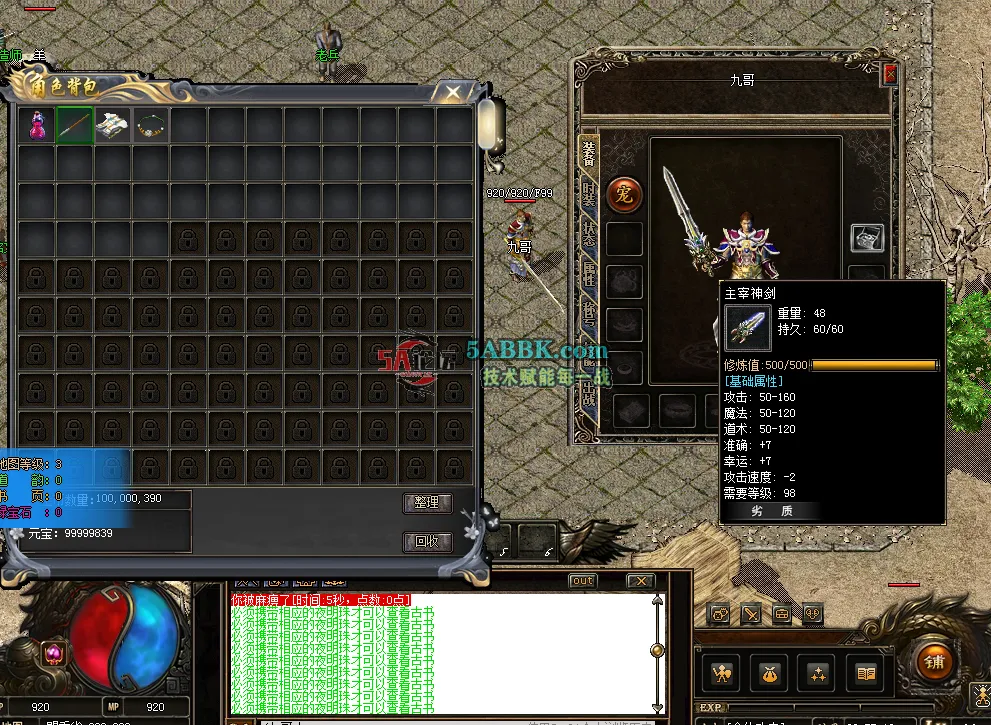The image size is (991, 725).
Task: Switch to the 装备 equipment tab
Action: pyautogui.click(x=589, y=153)
